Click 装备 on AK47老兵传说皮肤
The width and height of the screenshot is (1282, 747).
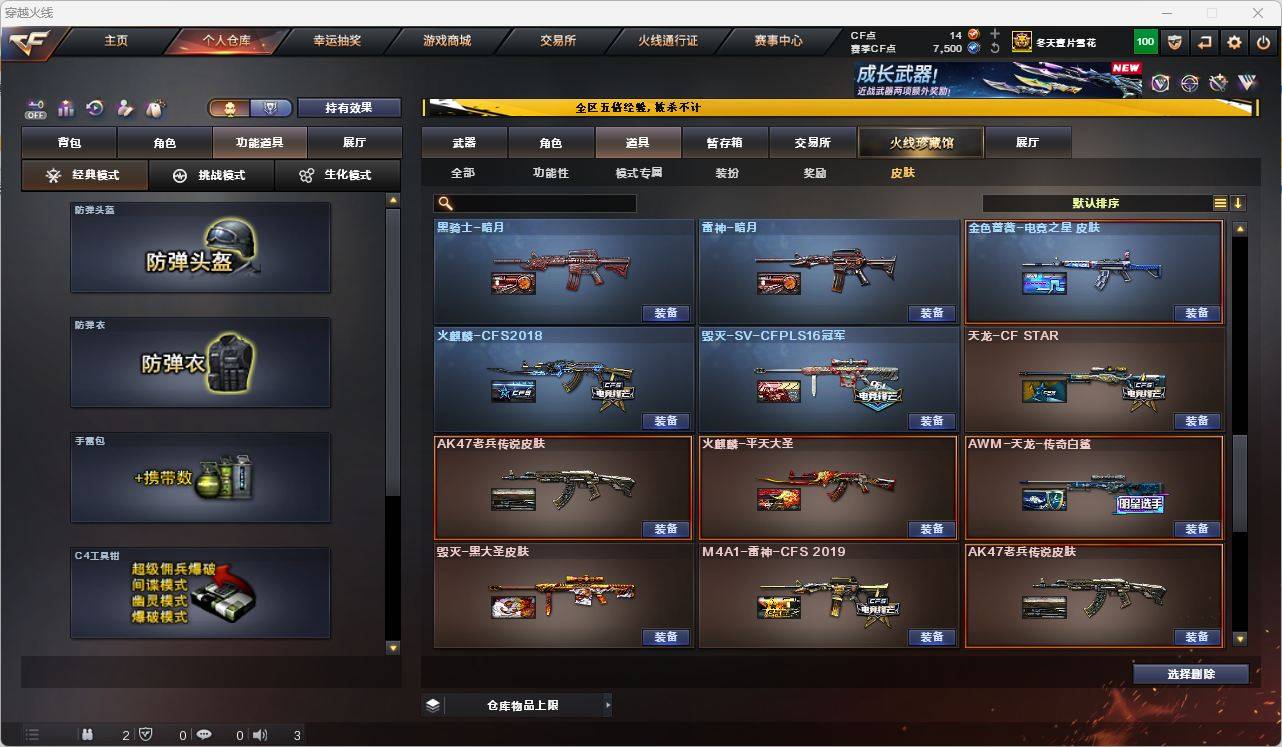(x=667, y=529)
